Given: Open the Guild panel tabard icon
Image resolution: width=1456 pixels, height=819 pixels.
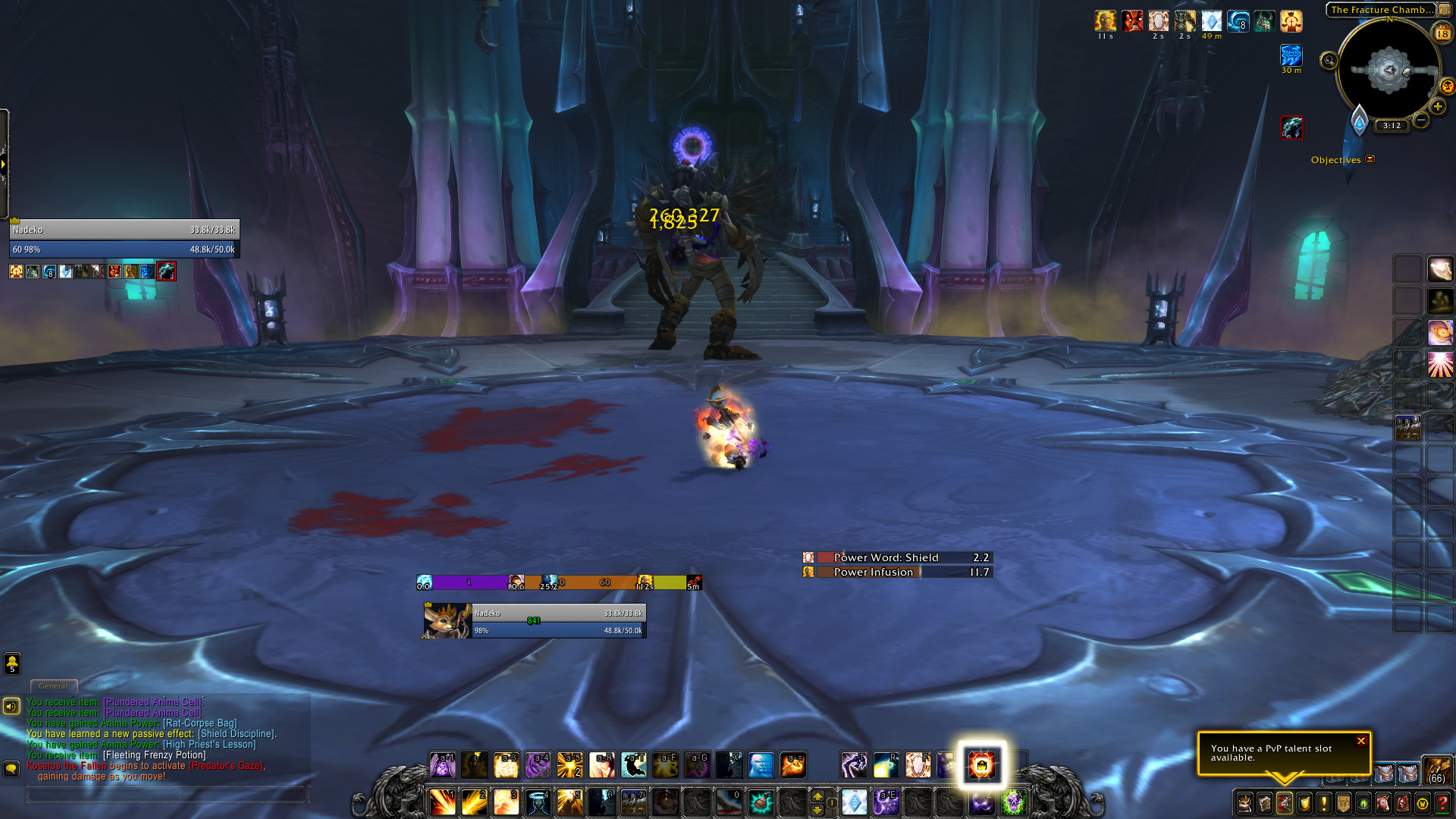Looking at the screenshot, I should 1344,804.
